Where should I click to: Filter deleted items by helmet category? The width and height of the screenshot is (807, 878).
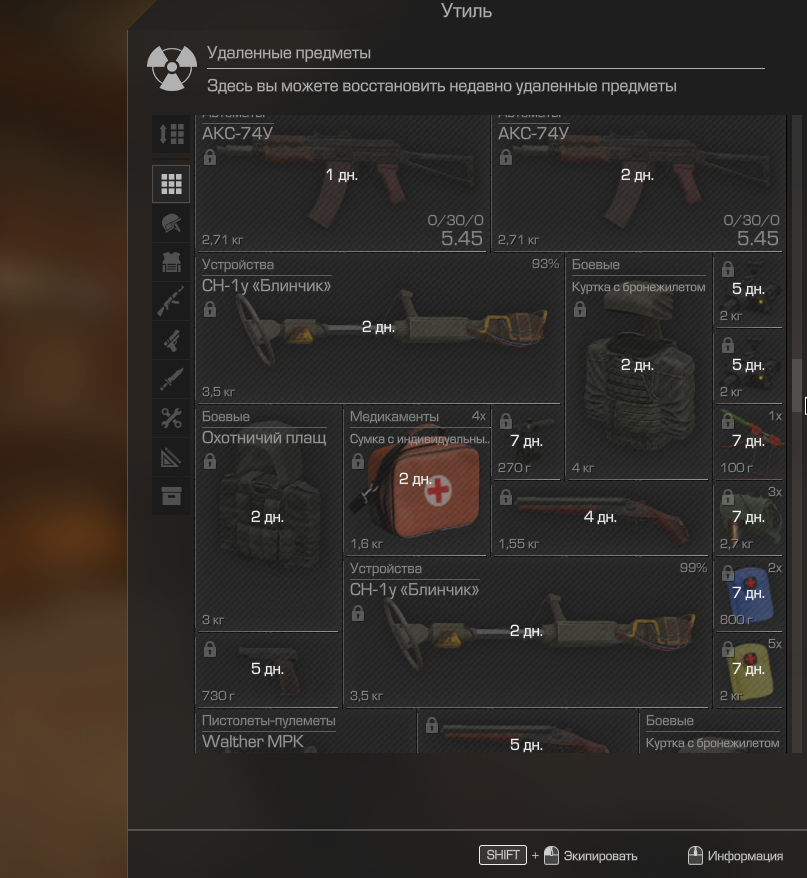(171, 224)
